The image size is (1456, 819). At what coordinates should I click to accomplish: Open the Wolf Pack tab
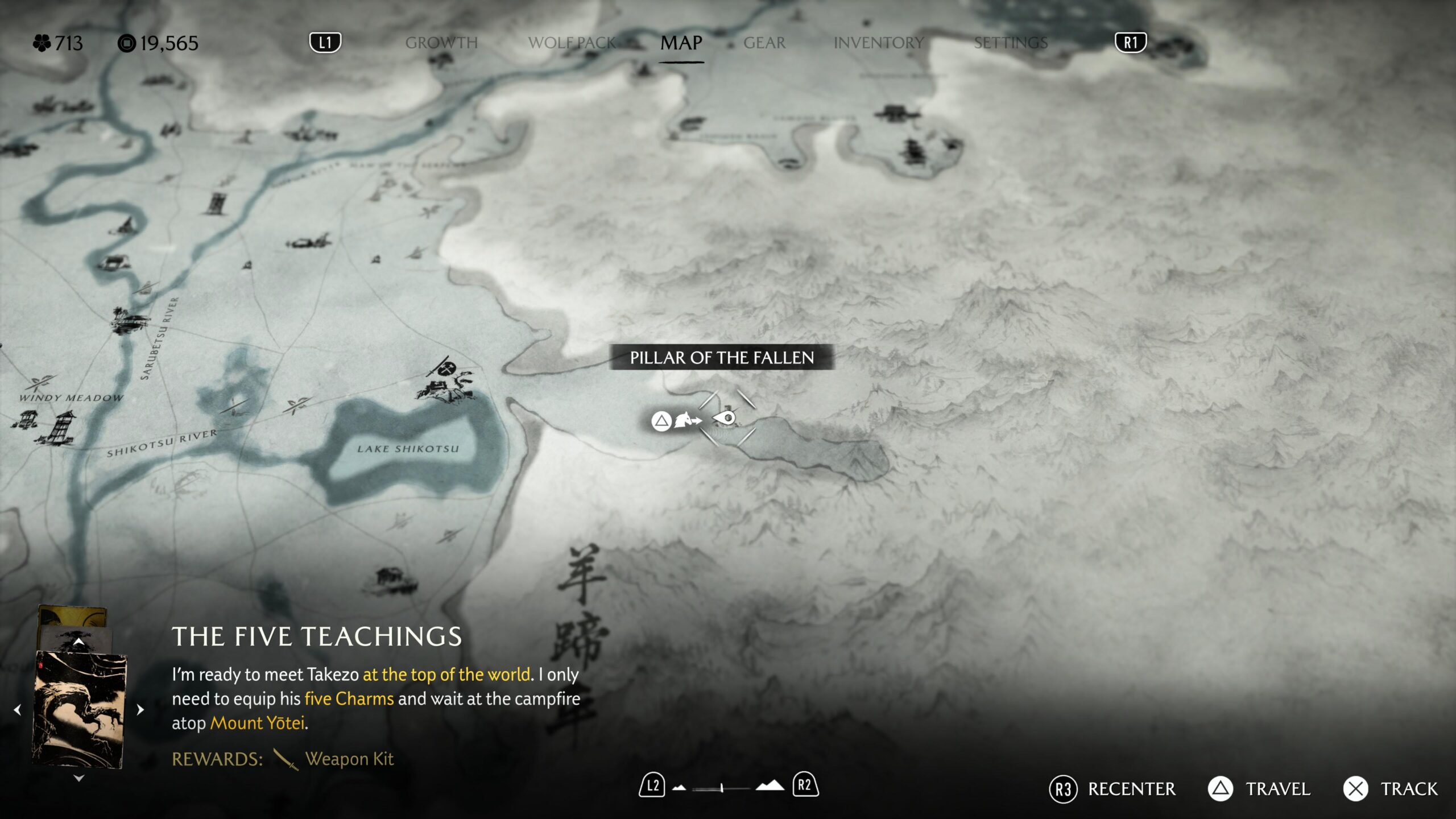coord(572,43)
